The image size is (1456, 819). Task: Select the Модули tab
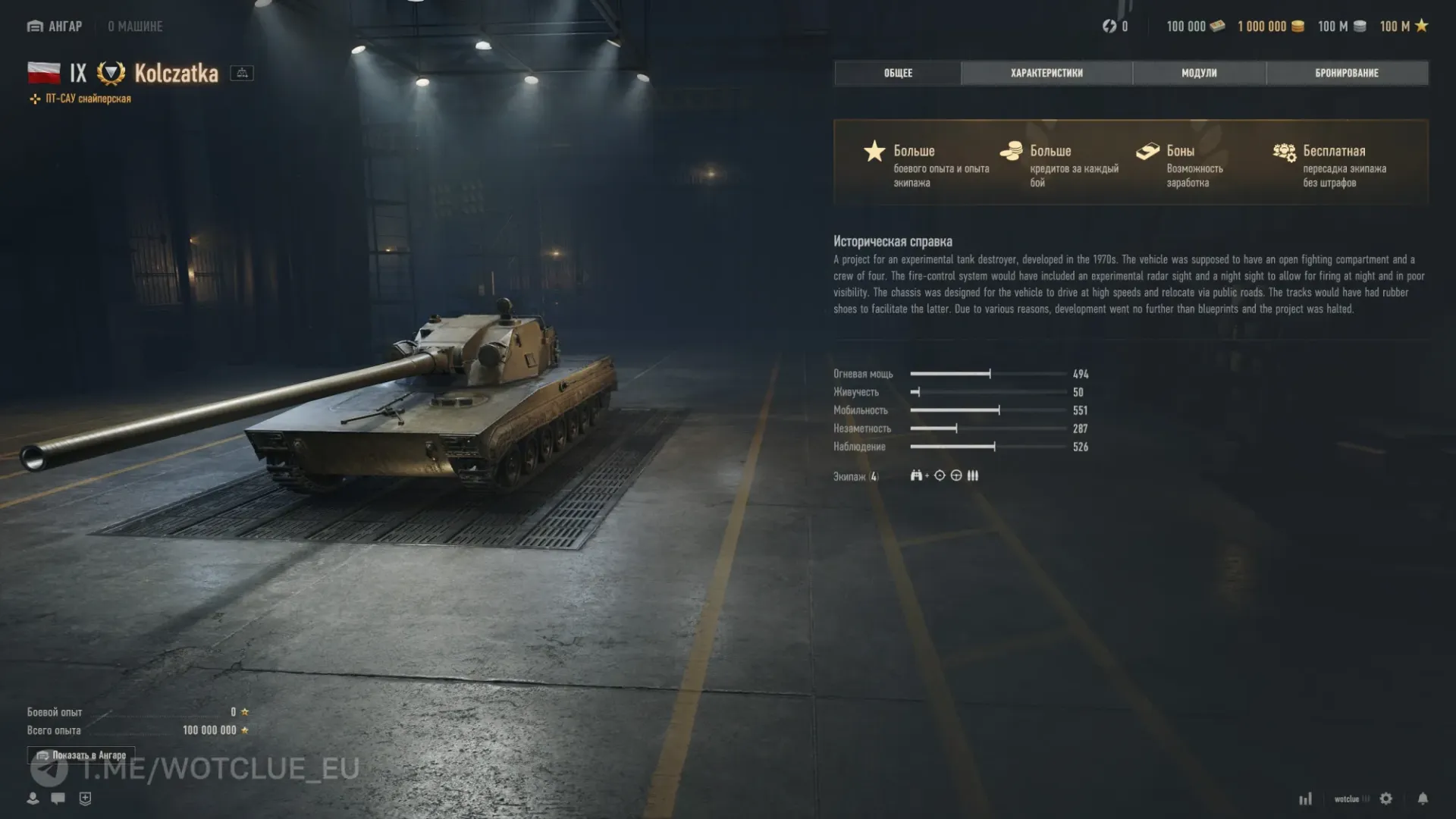click(x=1199, y=73)
